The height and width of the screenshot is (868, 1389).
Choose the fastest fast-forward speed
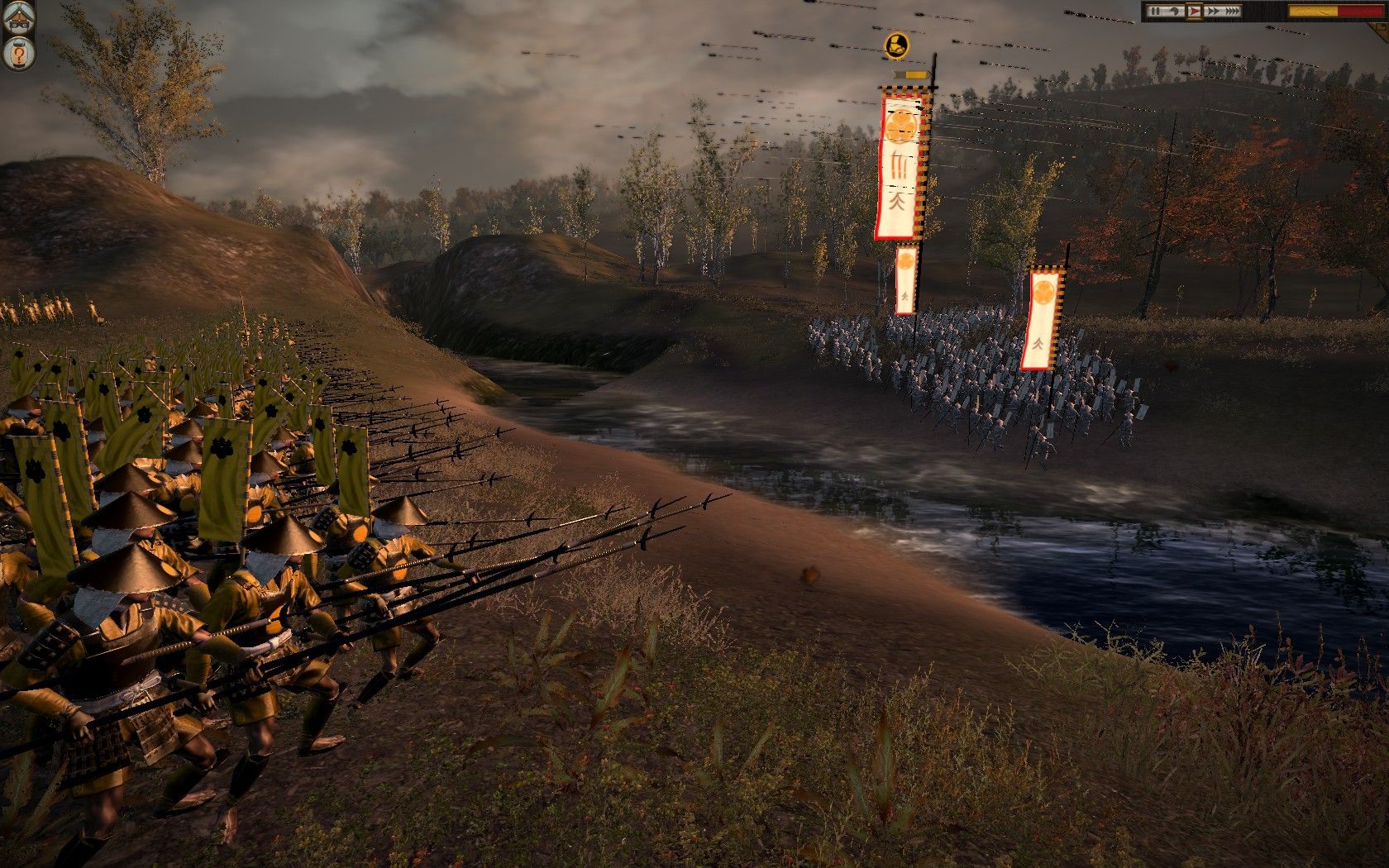tap(1233, 12)
